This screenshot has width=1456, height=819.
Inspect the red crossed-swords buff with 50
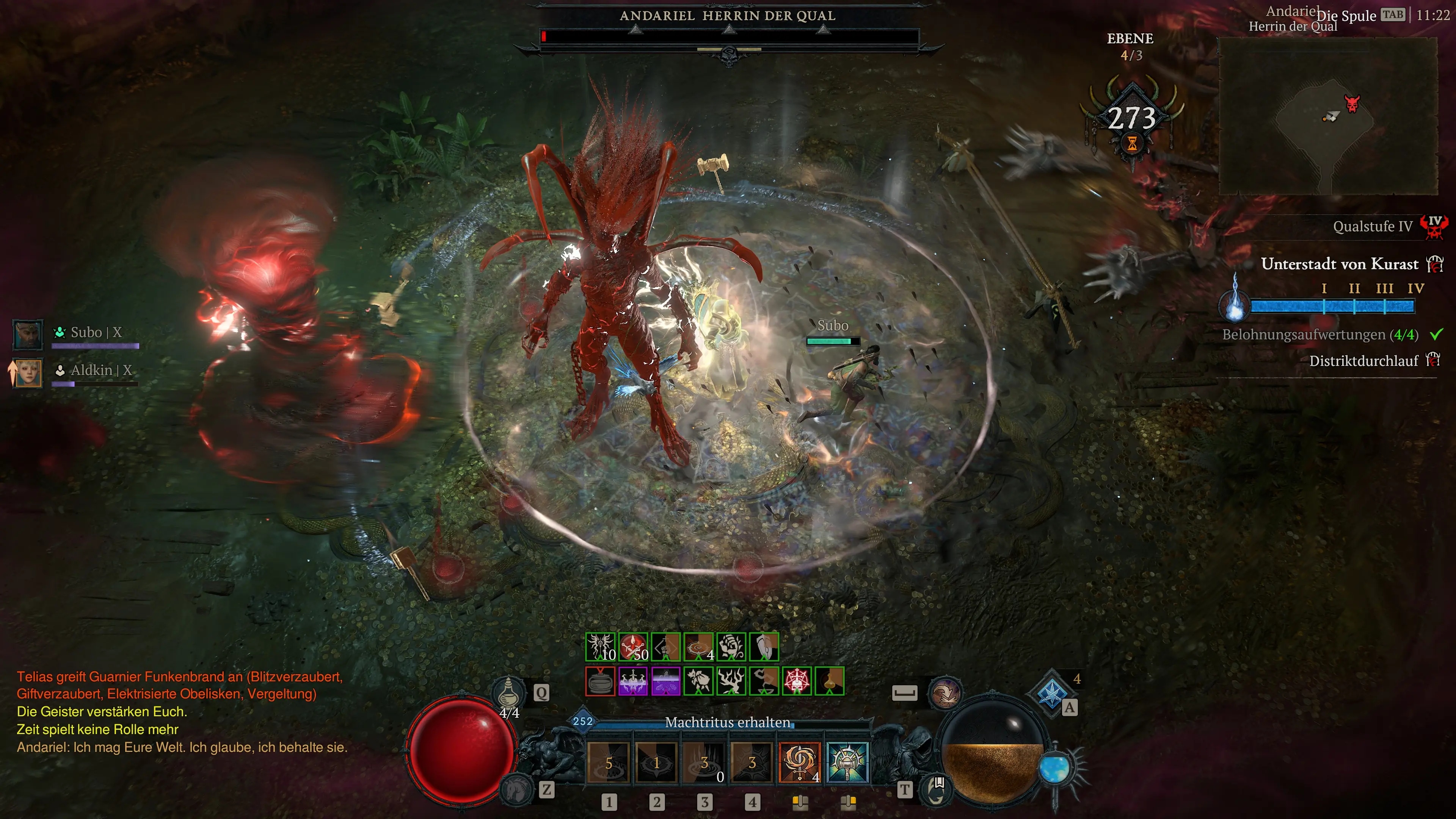(633, 646)
